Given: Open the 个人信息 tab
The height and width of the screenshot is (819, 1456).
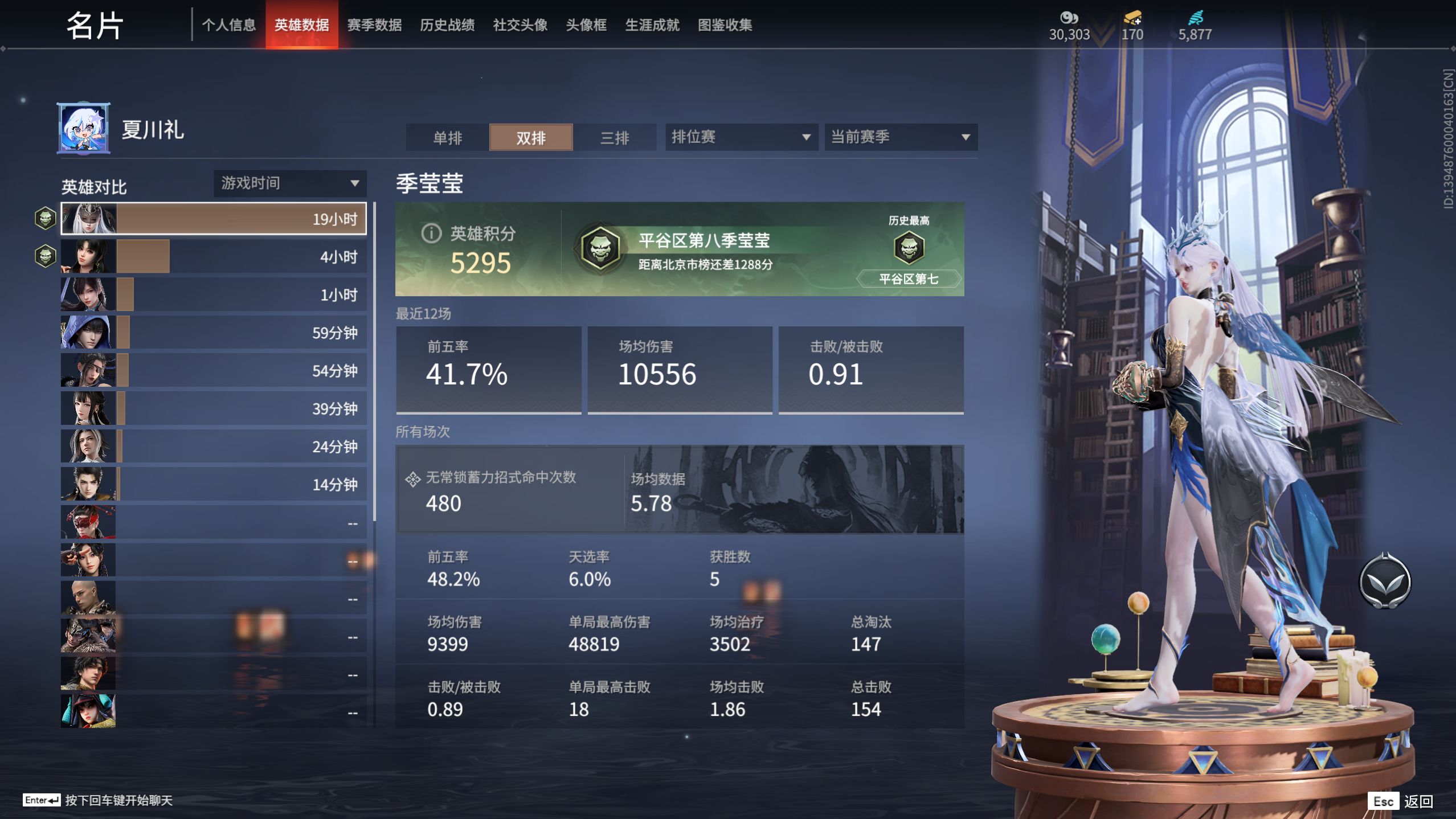Looking at the screenshot, I should [228, 25].
